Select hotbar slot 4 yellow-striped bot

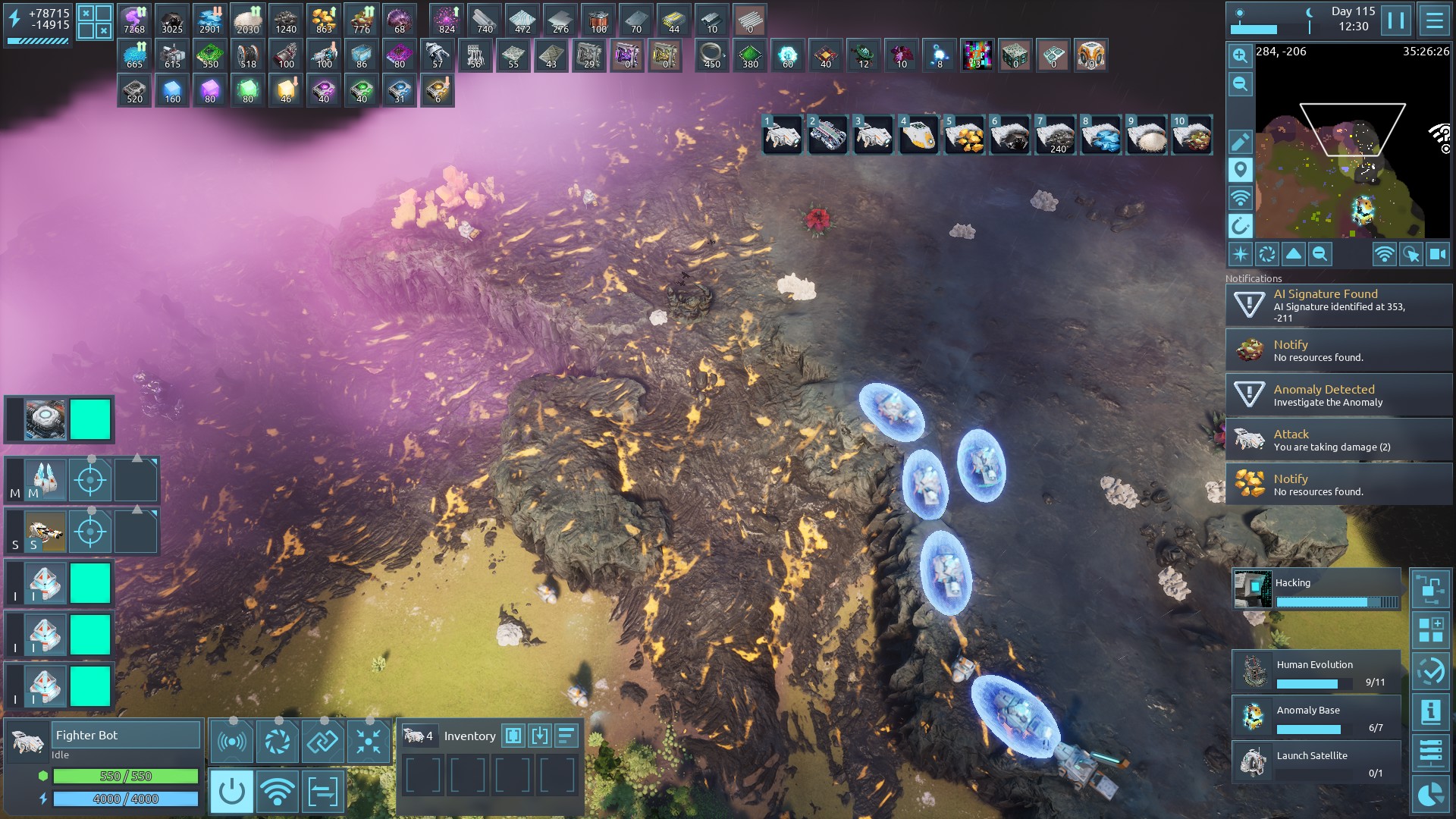coord(918,136)
